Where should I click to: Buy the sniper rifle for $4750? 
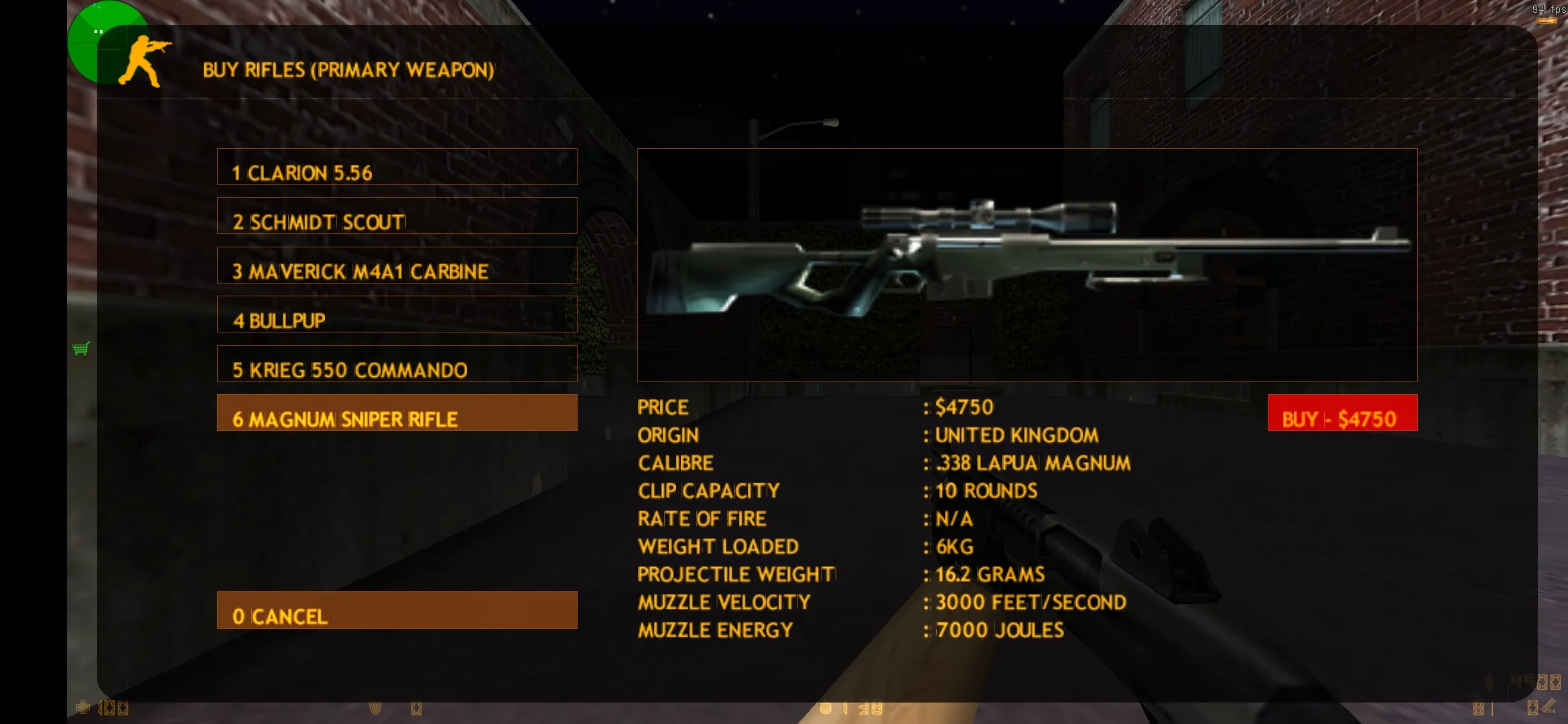pyautogui.click(x=1342, y=413)
